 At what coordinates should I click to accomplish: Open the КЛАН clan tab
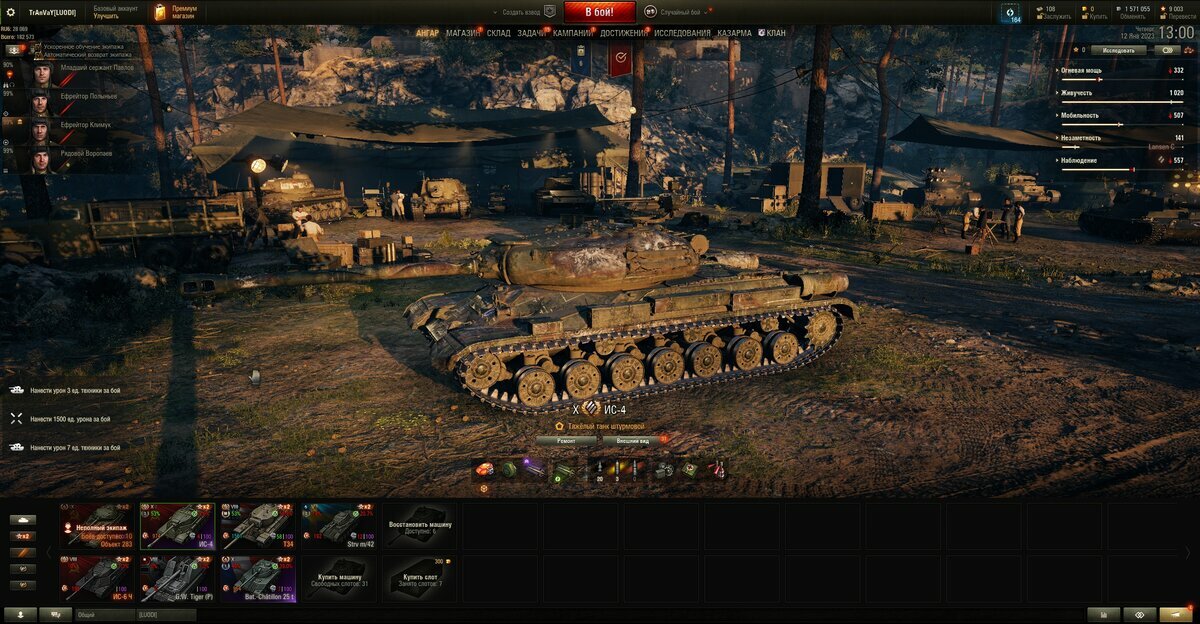[775, 33]
